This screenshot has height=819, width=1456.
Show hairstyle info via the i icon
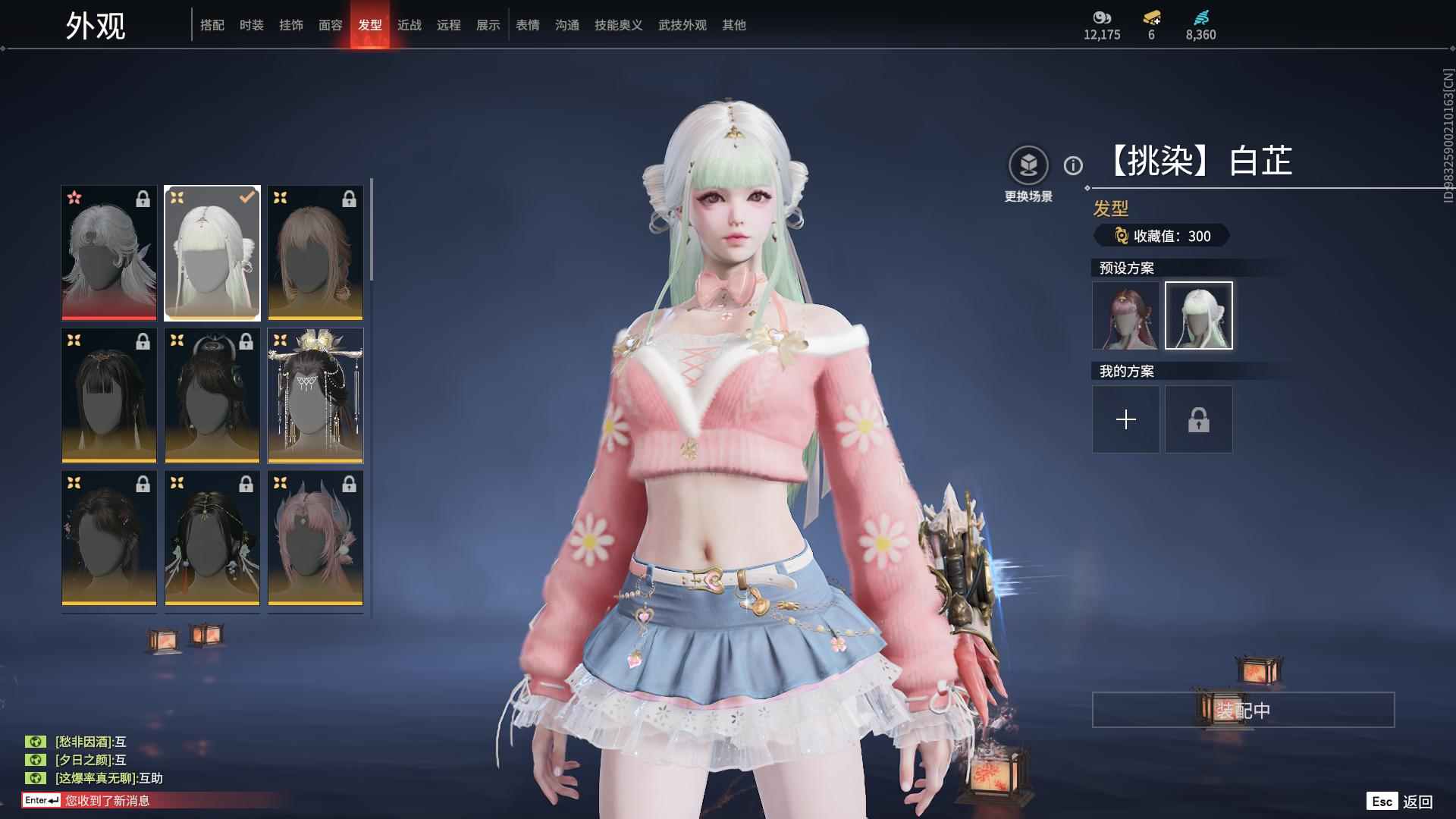[x=1073, y=165]
